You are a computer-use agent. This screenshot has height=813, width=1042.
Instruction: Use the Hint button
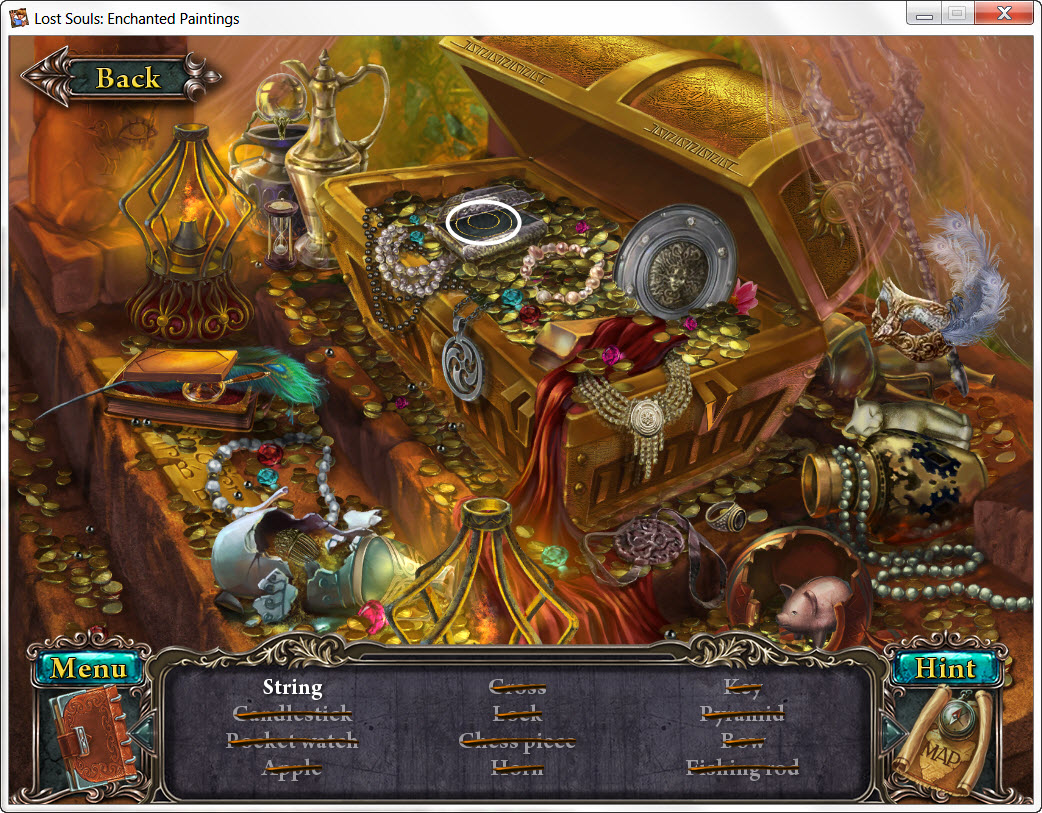pyautogui.click(x=946, y=667)
